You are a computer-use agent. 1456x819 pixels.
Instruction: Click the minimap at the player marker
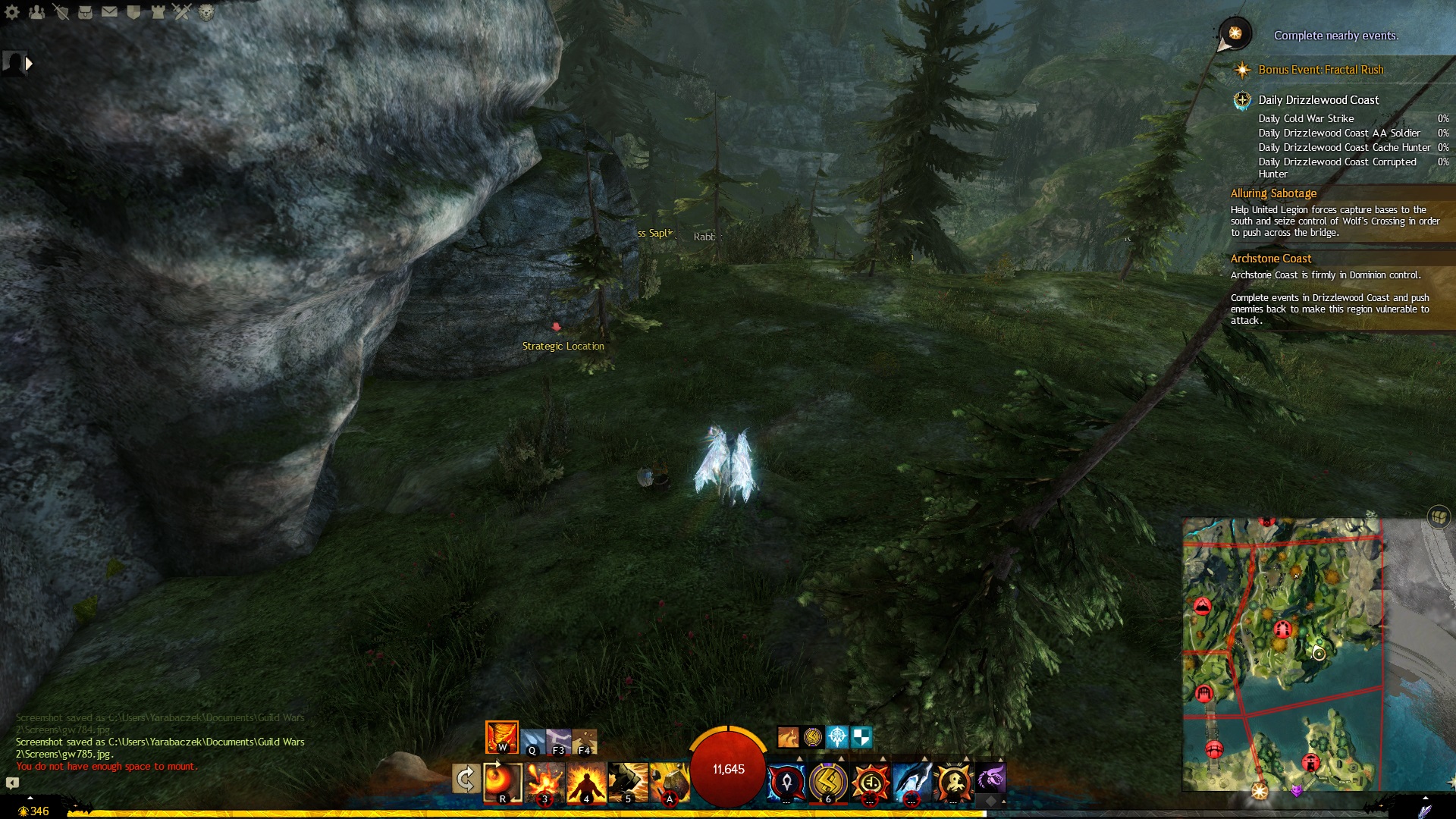point(1319,654)
